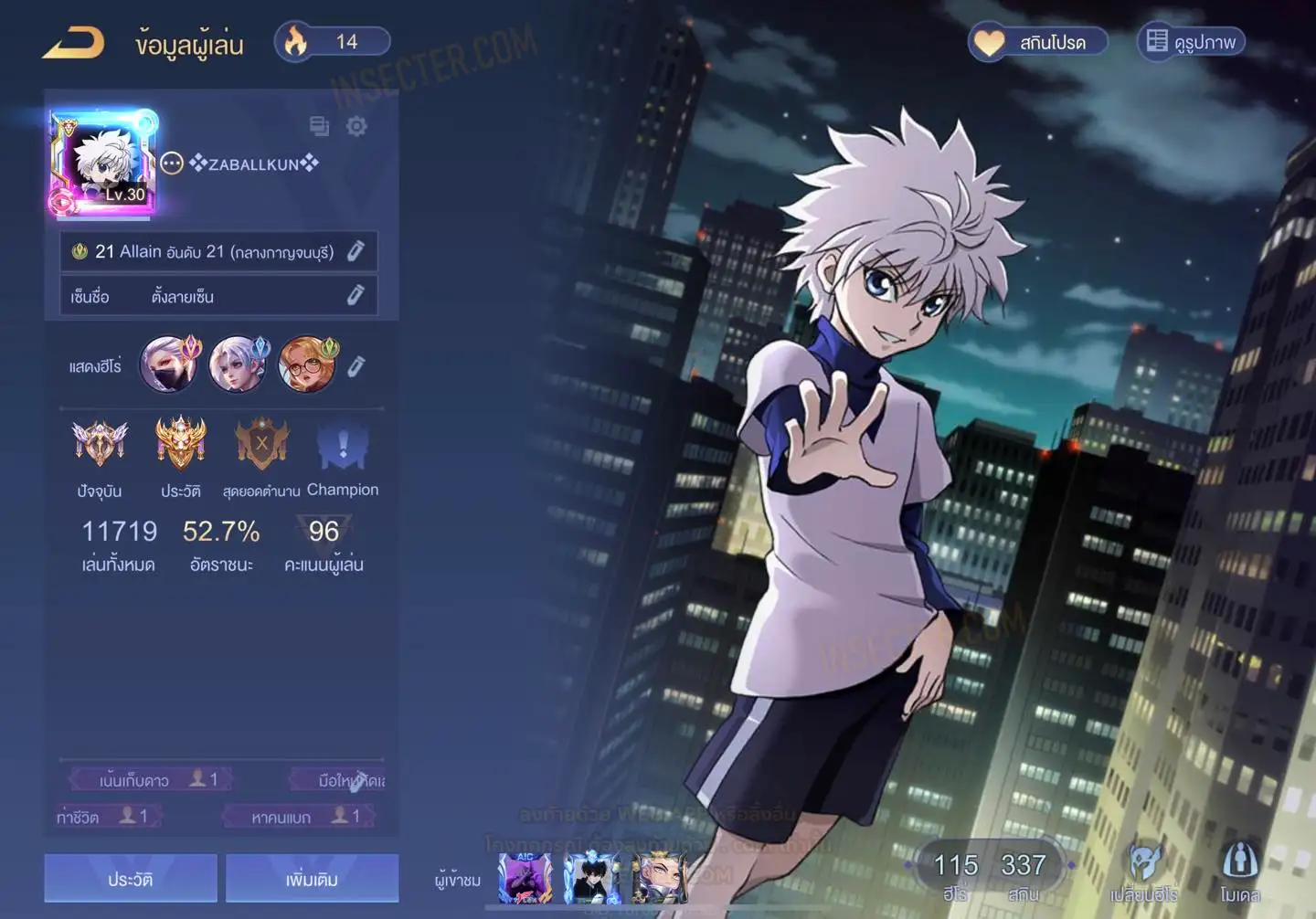1316x919 pixels.
Task: Edit the signature เซ็นชื่อ field
Action: (356, 295)
